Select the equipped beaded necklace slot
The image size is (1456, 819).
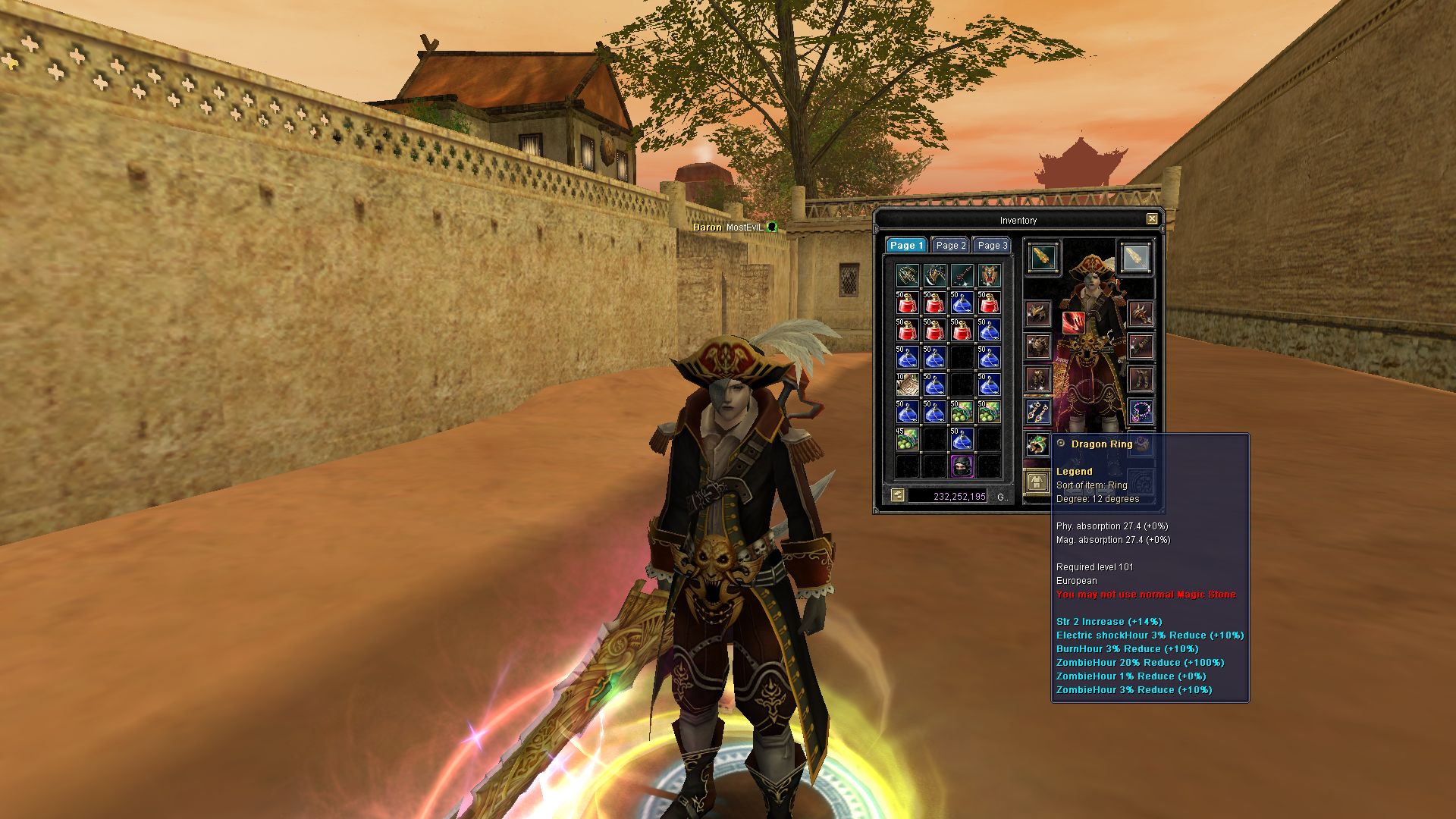coord(1141,412)
